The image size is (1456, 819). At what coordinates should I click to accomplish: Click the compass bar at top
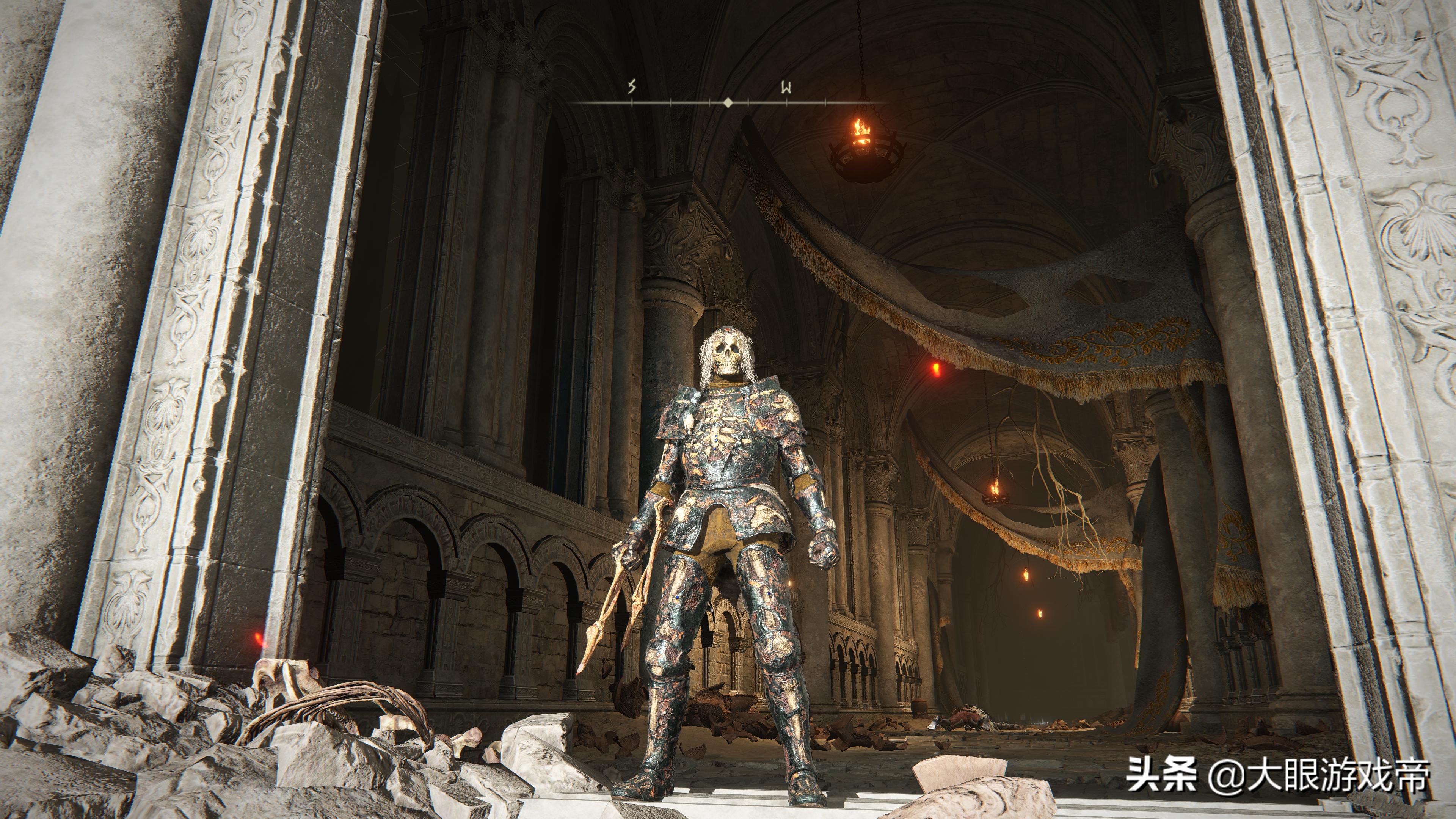point(728,102)
